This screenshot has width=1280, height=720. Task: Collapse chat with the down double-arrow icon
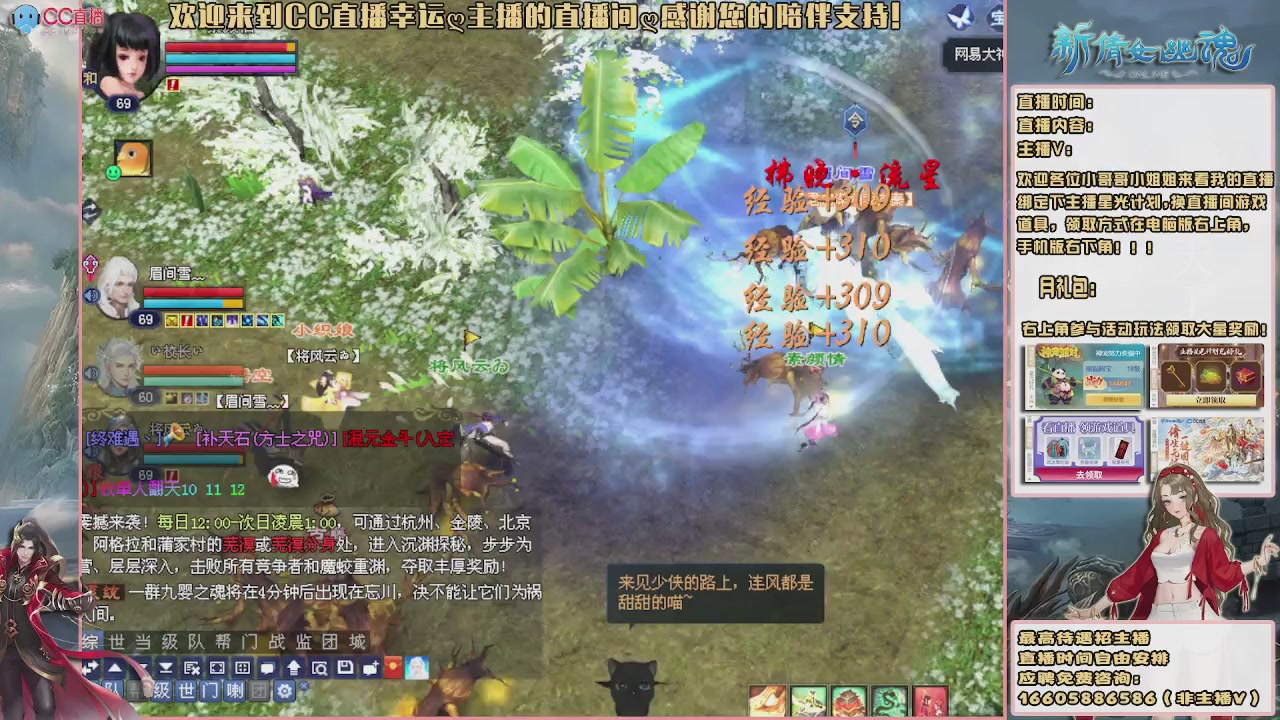166,668
